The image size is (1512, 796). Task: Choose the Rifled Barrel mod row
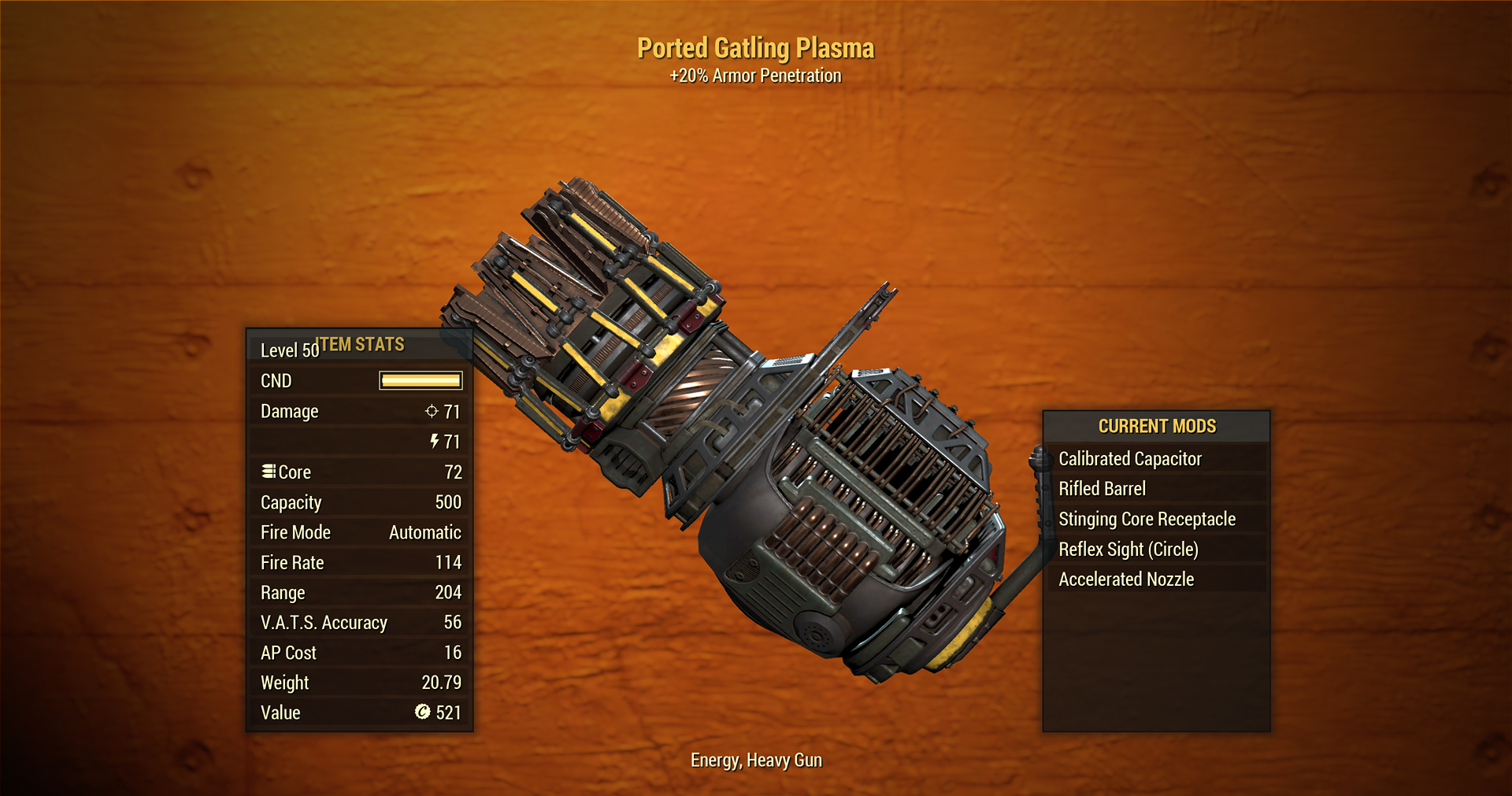(1102, 489)
